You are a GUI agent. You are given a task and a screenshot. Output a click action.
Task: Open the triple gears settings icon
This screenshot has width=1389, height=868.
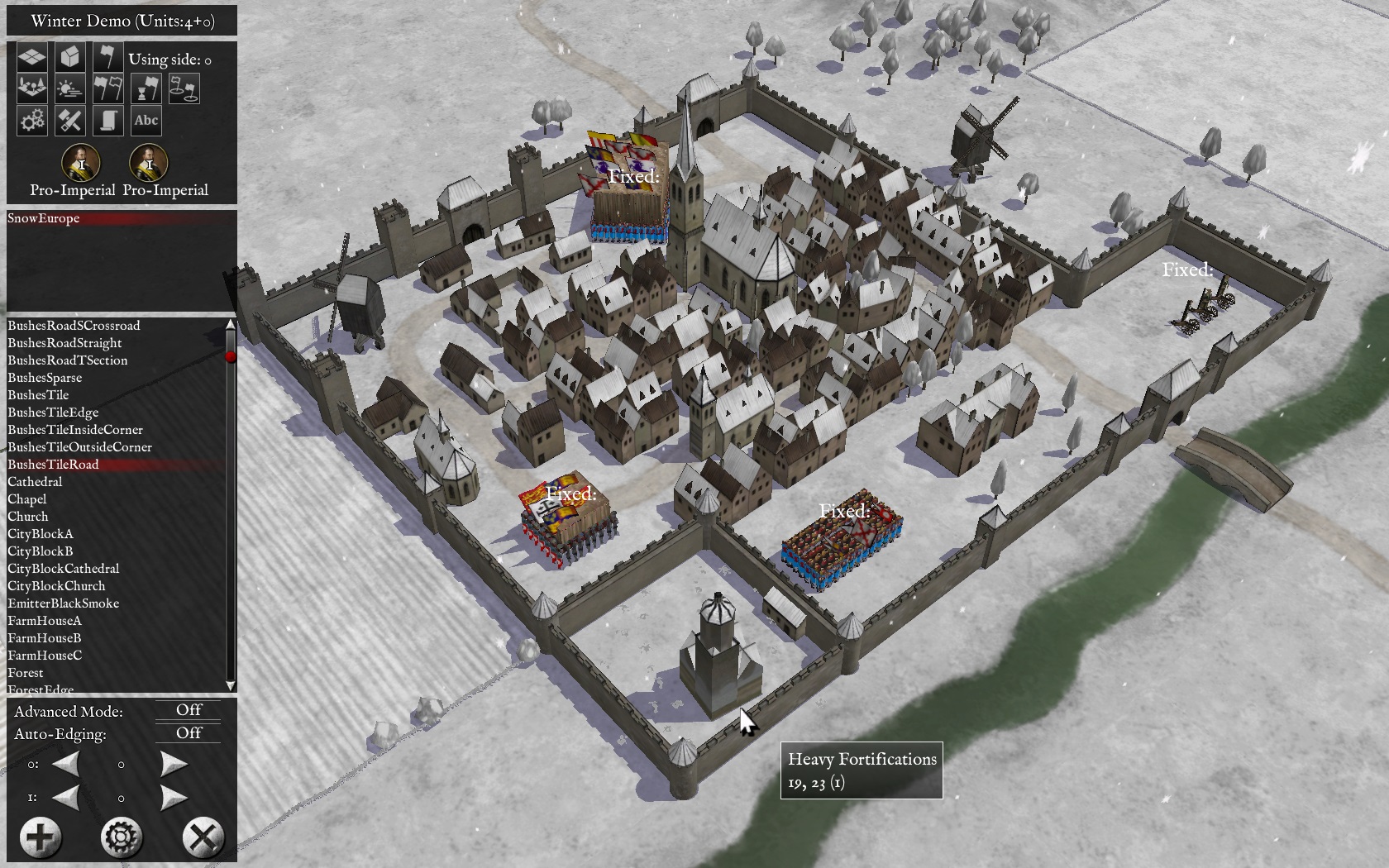(x=32, y=121)
